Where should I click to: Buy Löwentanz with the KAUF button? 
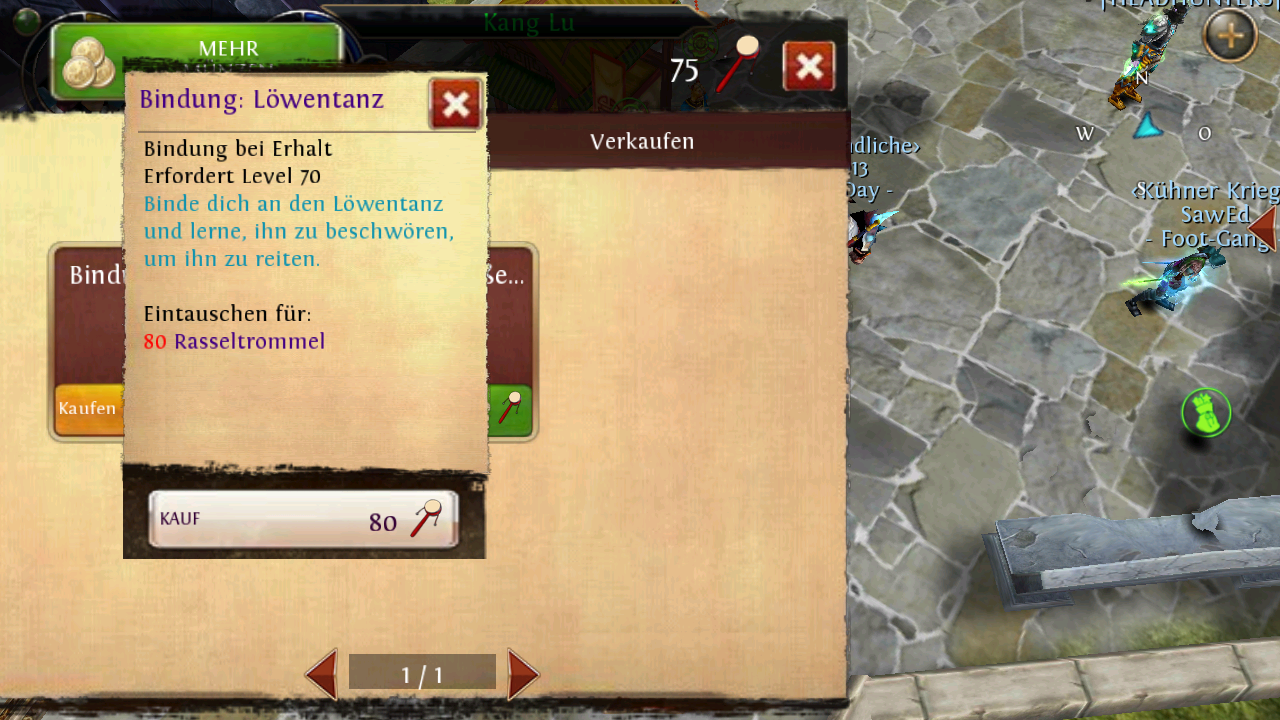[x=303, y=520]
